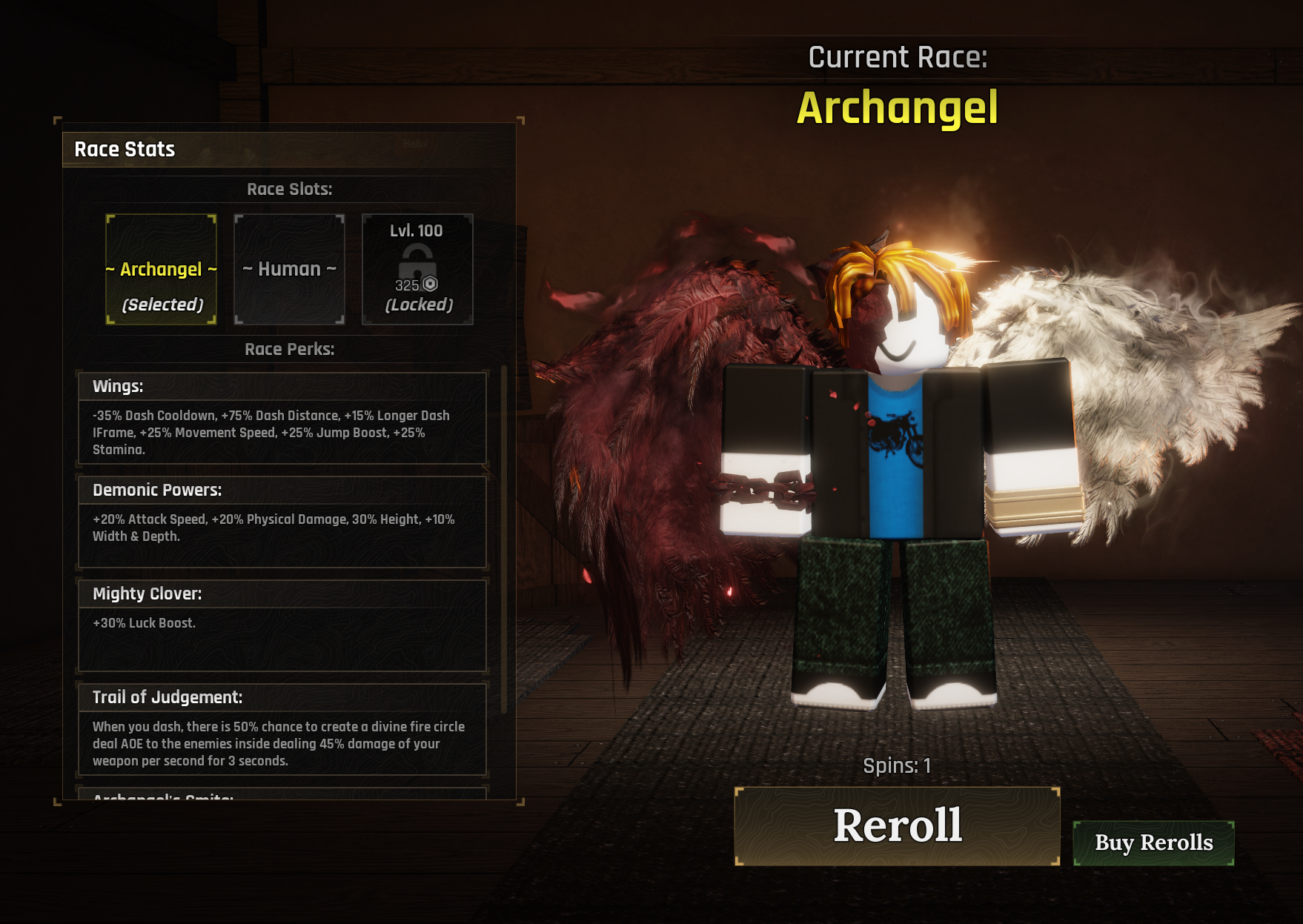Select the Archangel race slot
The width and height of the screenshot is (1303, 924).
point(162,270)
